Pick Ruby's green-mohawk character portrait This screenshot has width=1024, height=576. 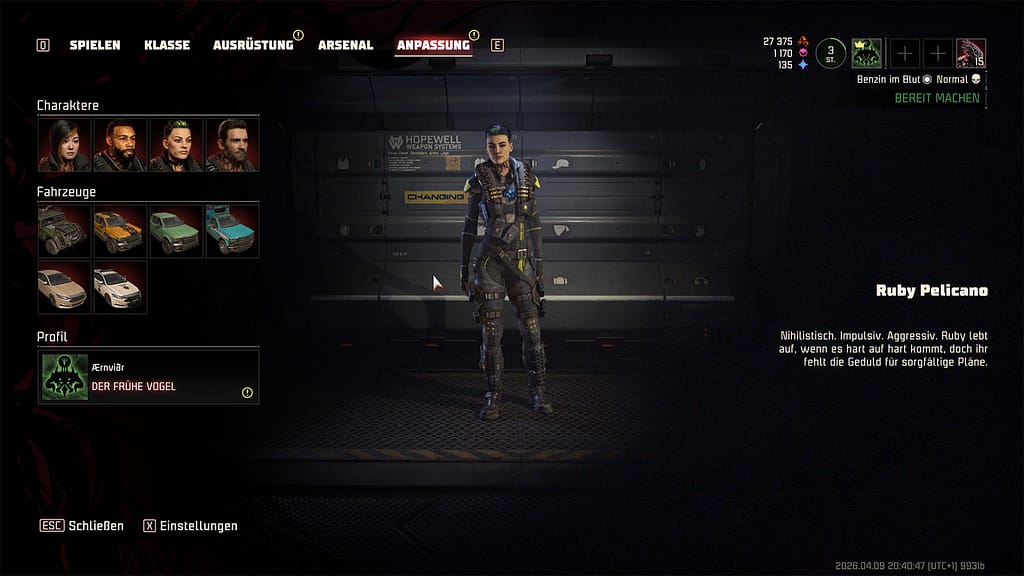[x=176, y=145]
